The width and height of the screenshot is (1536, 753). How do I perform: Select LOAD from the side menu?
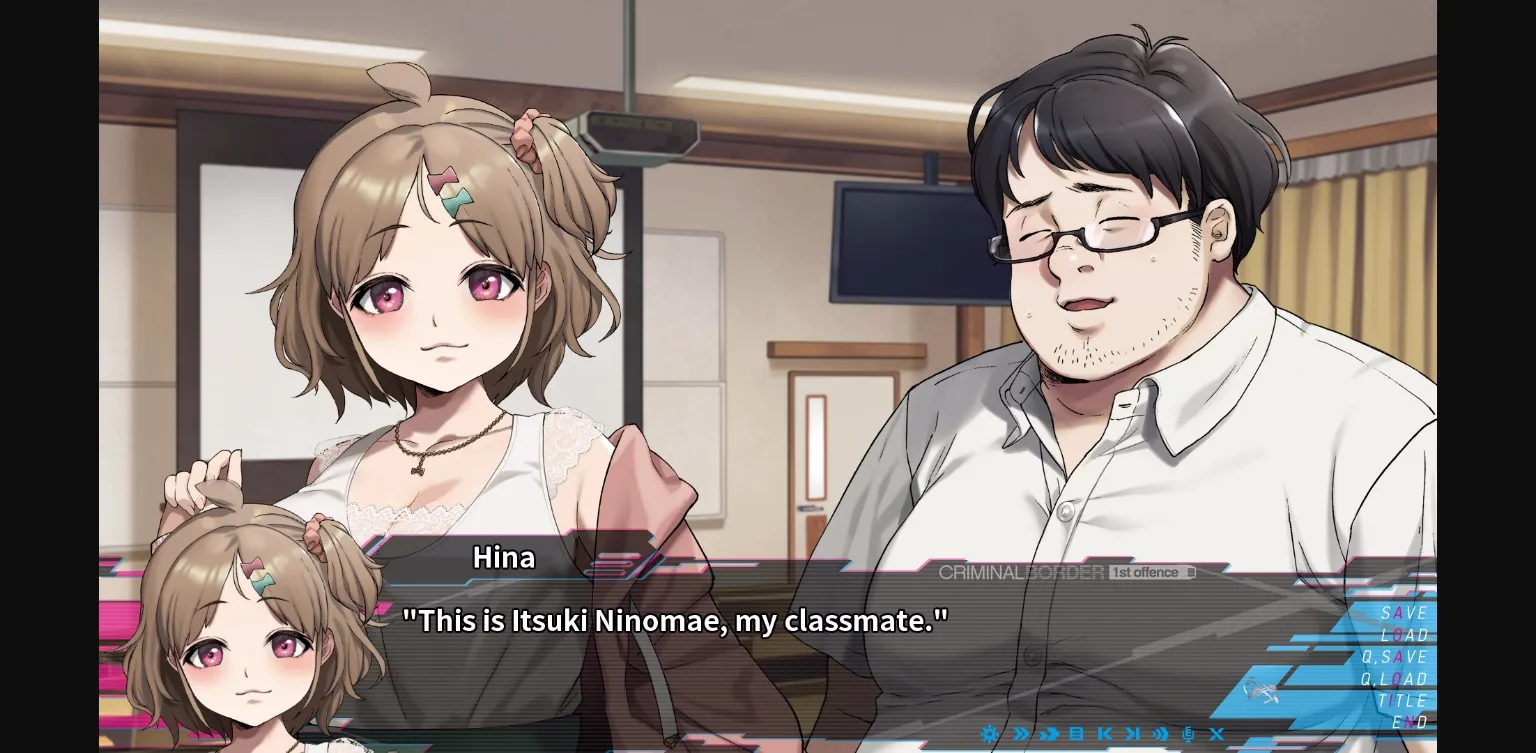pyautogui.click(x=1404, y=635)
